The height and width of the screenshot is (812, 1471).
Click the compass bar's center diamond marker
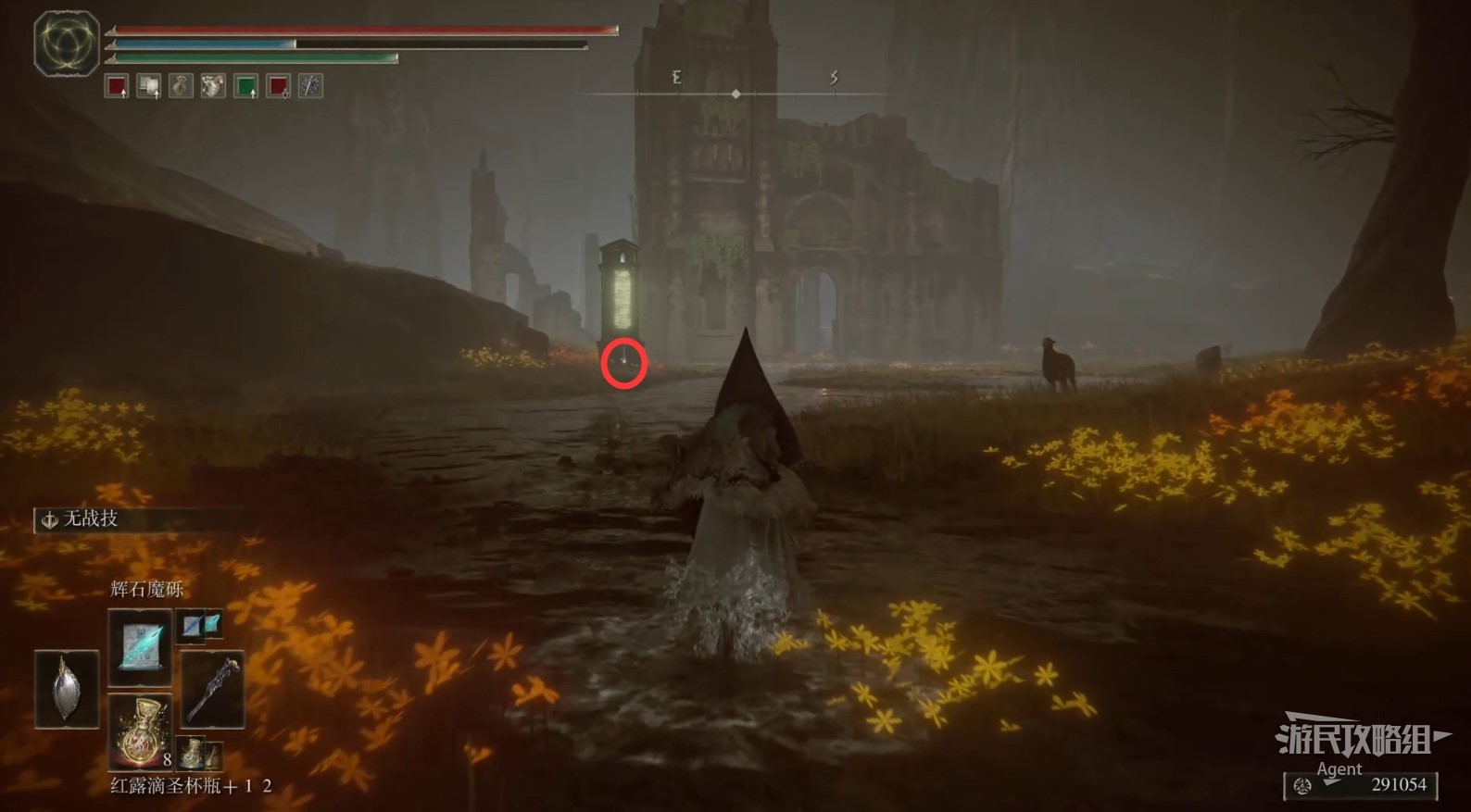pyautogui.click(x=735, y=94)
